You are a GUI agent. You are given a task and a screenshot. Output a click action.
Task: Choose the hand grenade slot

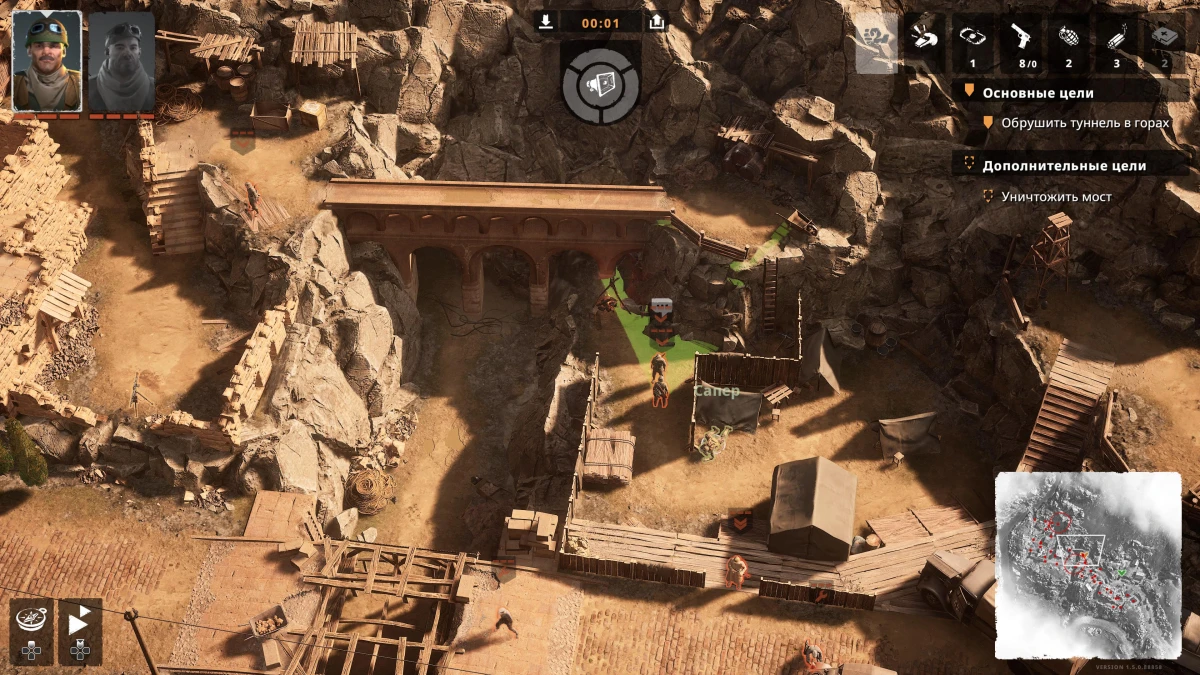point(1068,42)
